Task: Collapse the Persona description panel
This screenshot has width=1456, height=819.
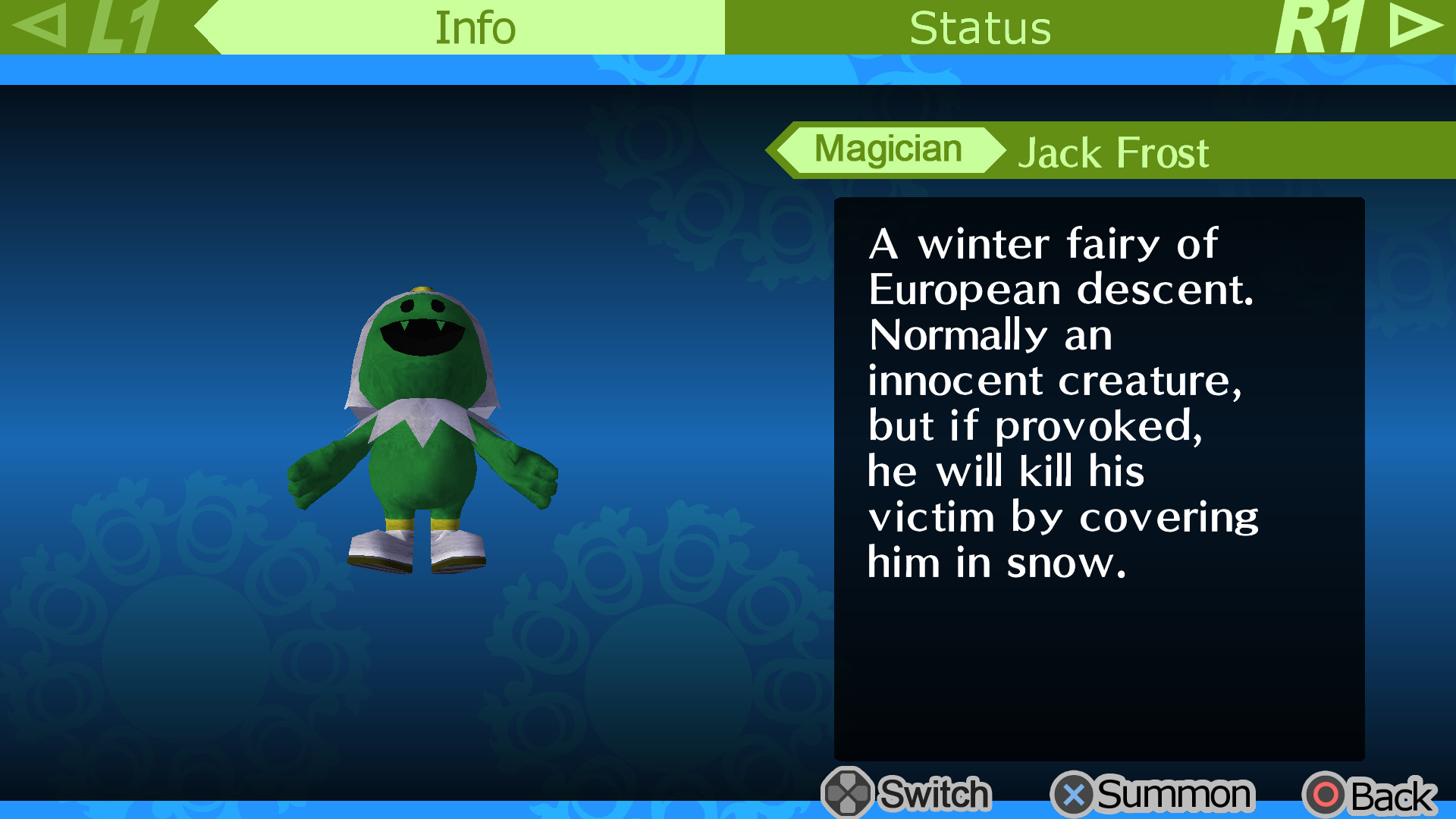Action: pyautogui.click(x=1098, y=478)
